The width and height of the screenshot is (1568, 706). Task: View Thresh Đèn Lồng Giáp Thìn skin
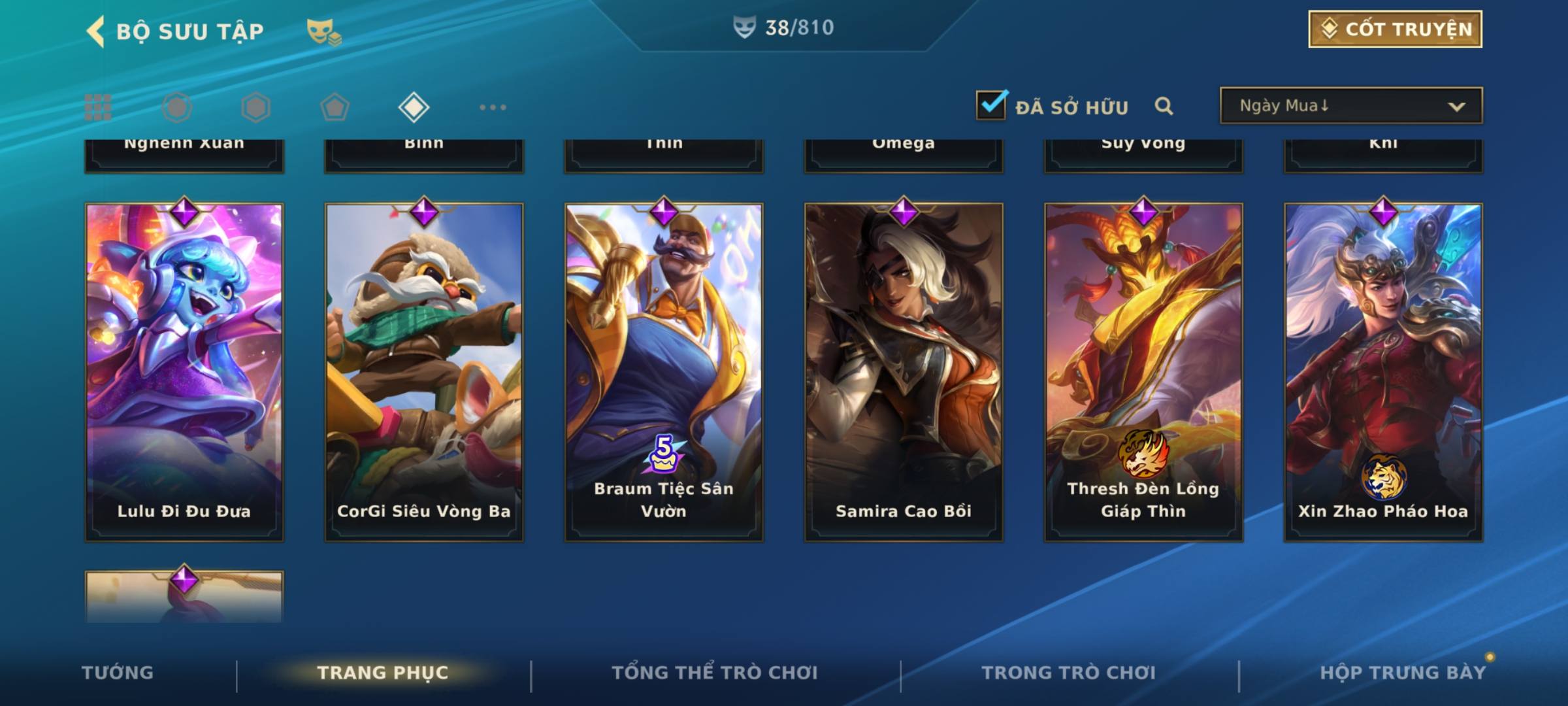(1143, 371)
